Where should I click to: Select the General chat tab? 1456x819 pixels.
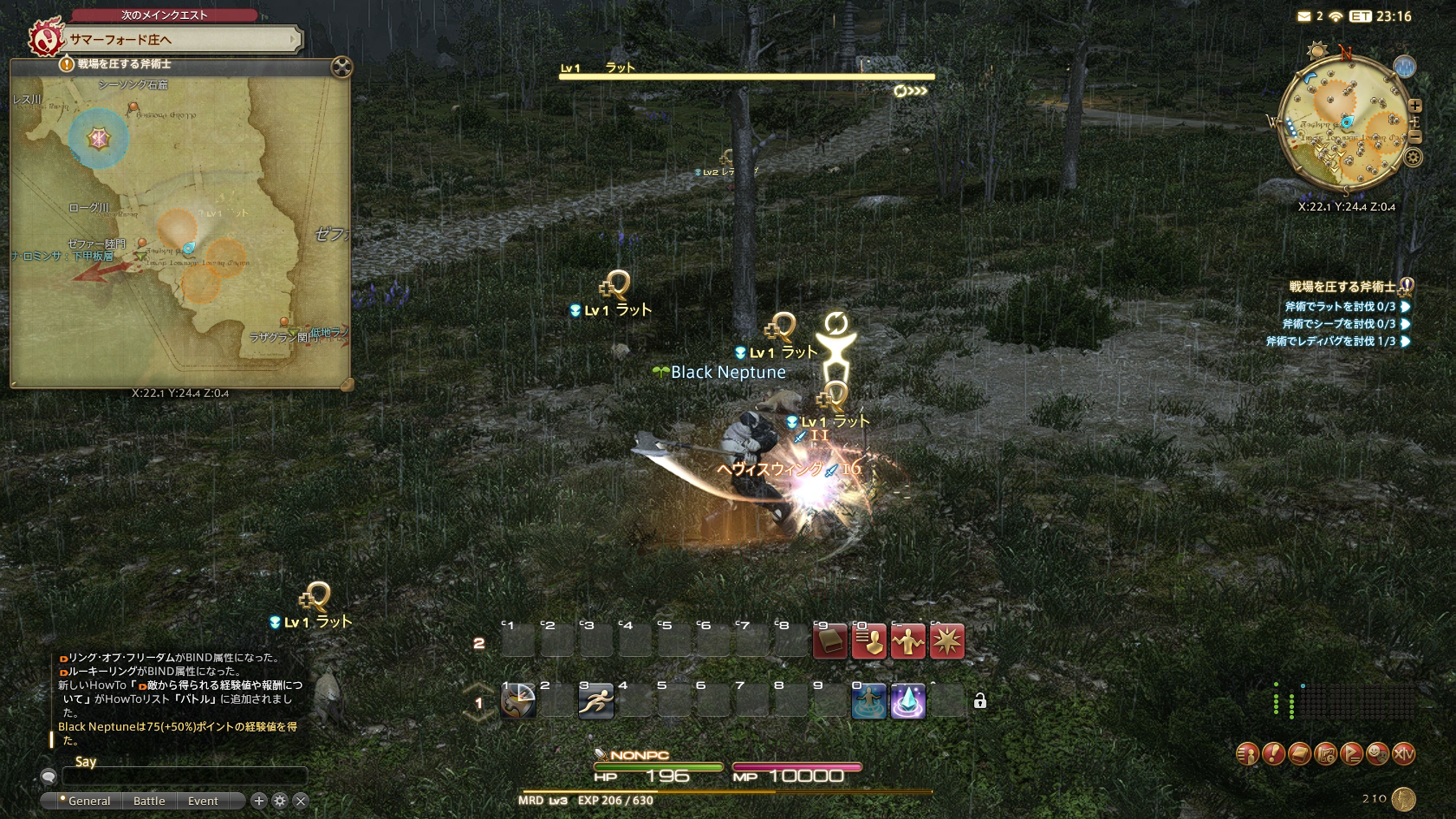(88, 801)
